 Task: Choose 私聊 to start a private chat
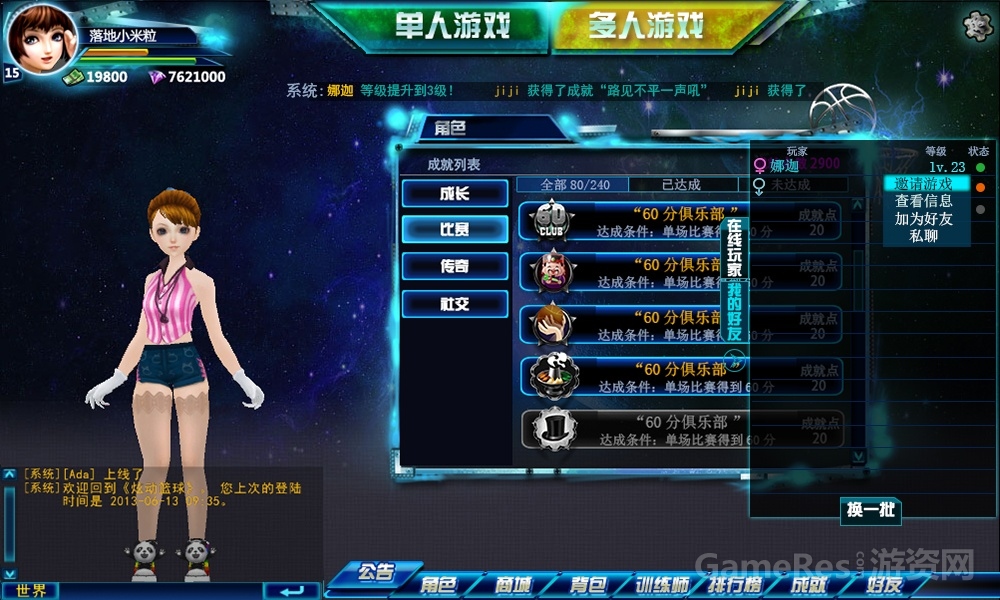[924, 236]
